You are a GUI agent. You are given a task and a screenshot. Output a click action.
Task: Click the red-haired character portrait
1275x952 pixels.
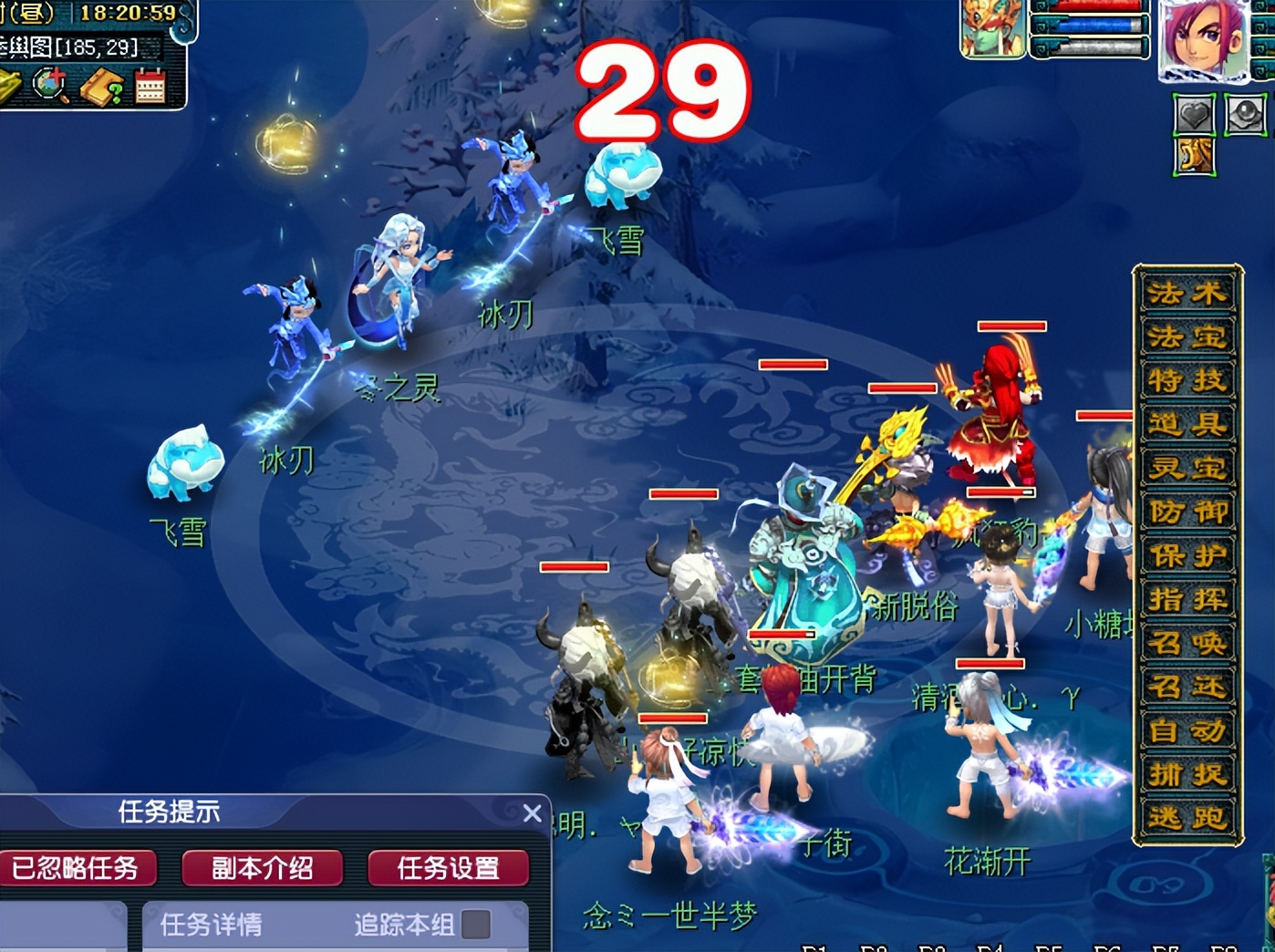pos(1204,41)
